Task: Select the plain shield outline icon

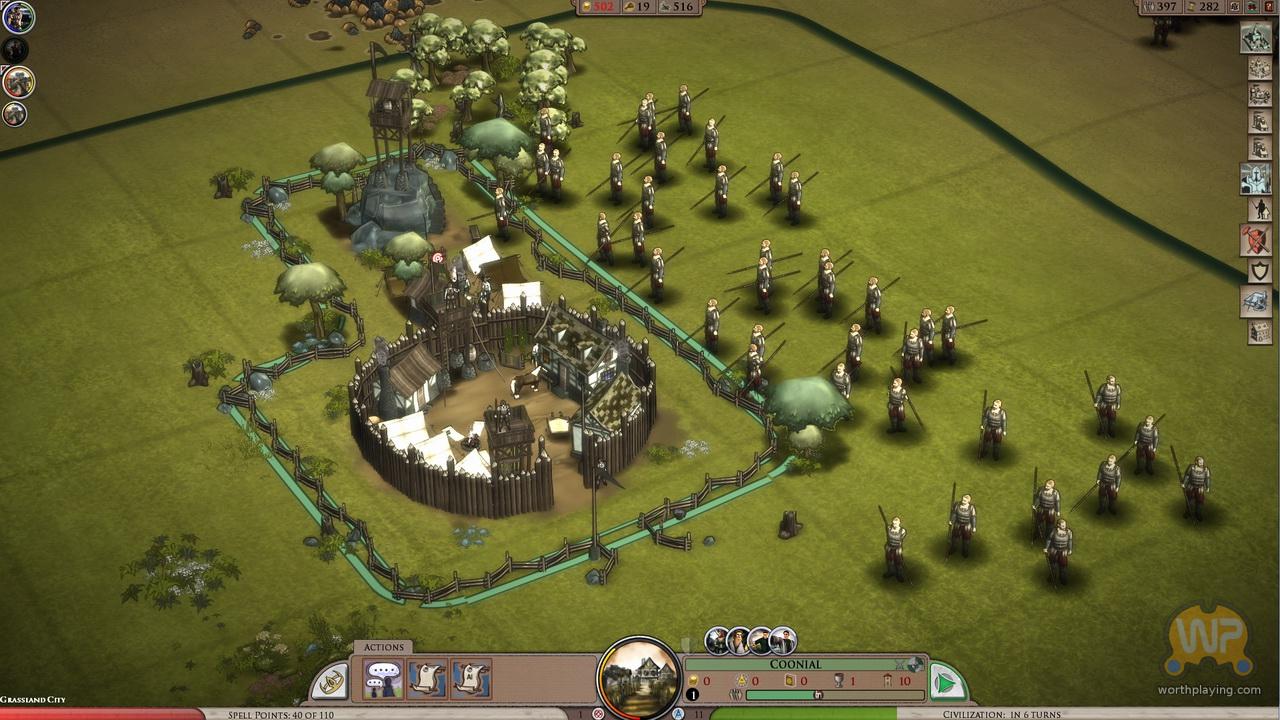Action: pos(1258,271)
